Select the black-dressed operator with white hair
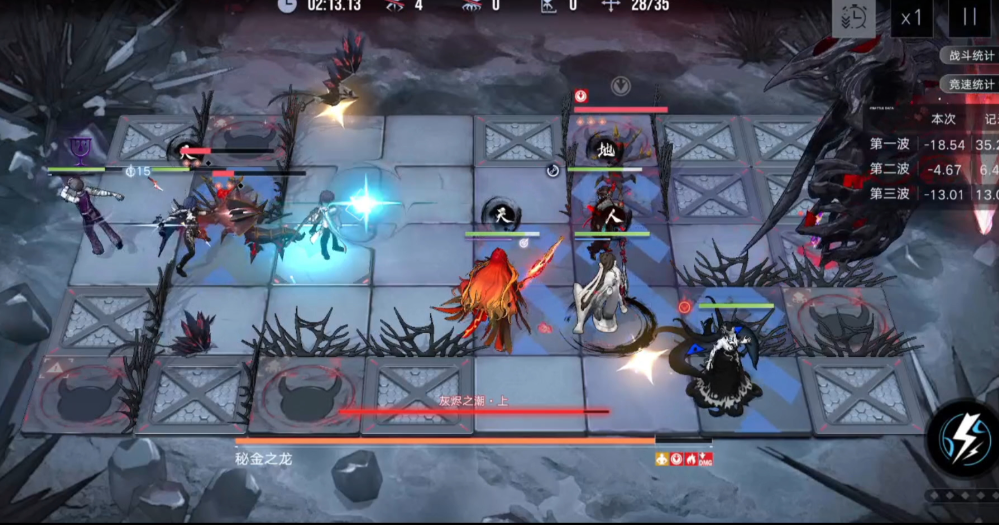This screenshot has width=999, height=525. (x=724, y=353)
